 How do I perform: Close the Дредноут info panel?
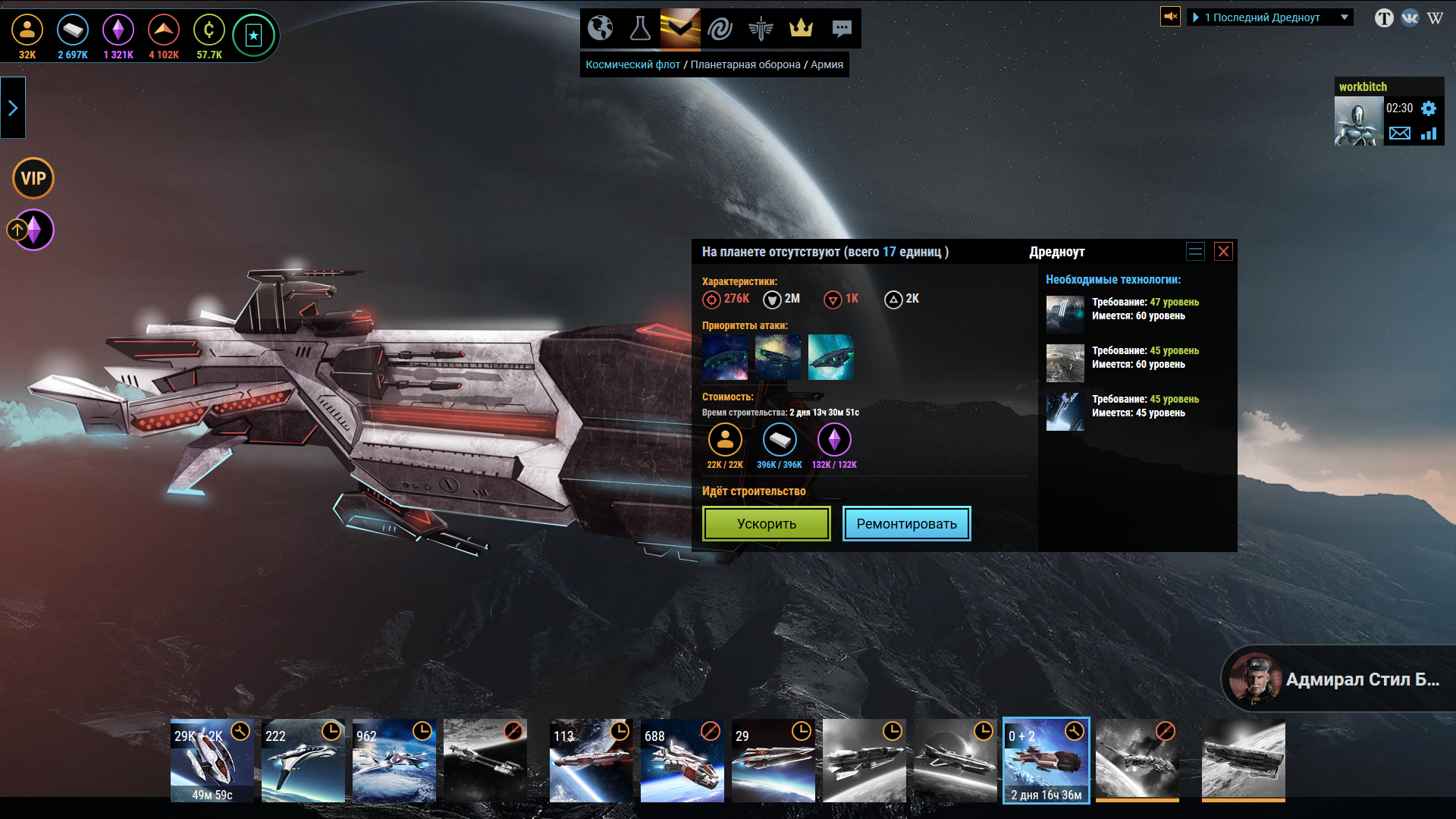(x=1223, y=252)
